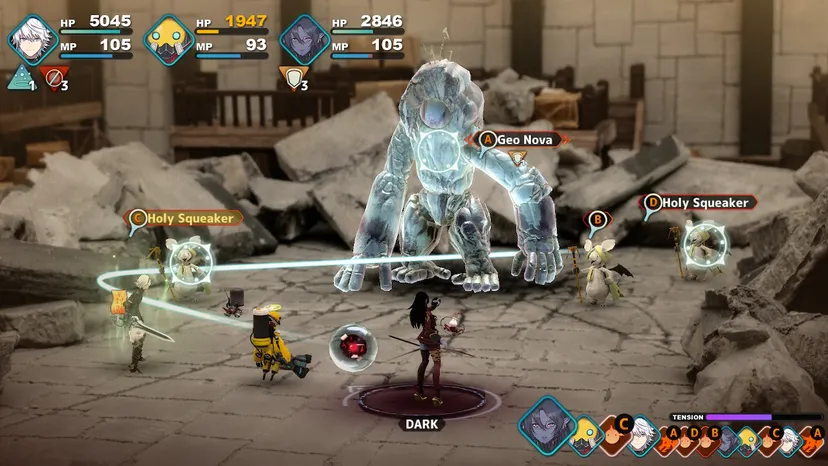
Task: Select the yellow robot party member portrait
Action: [x=167, y=39]
